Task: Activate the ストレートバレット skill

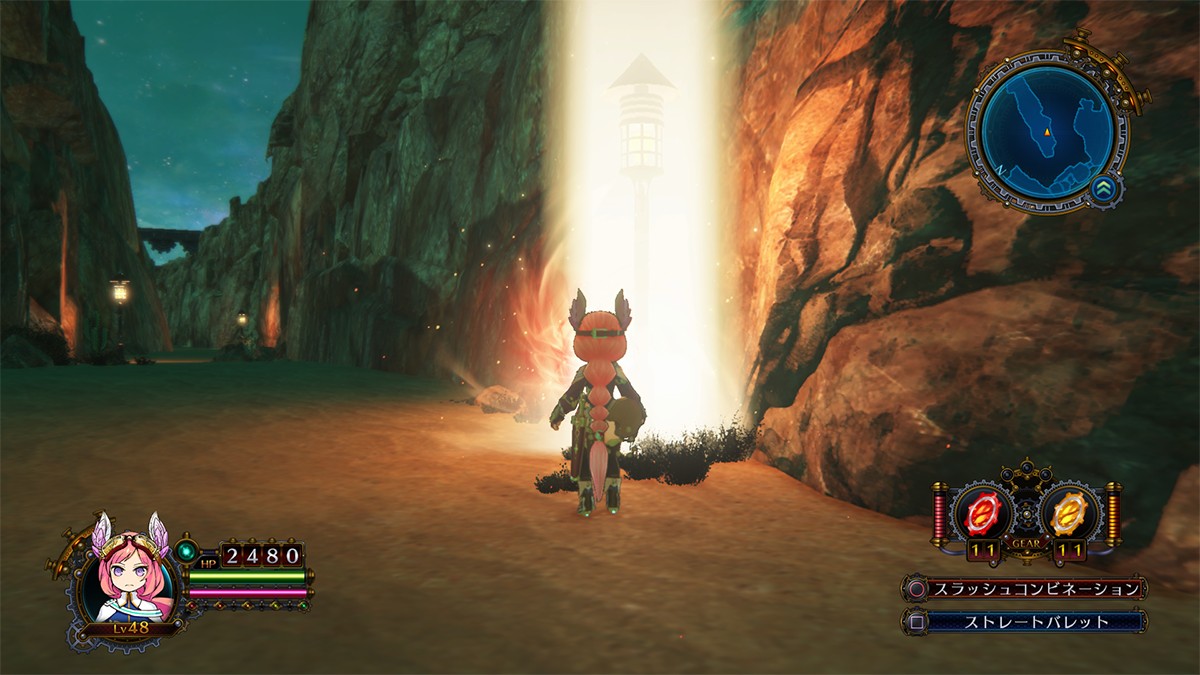Action: pyautogui.click(x=1036, y=622)
